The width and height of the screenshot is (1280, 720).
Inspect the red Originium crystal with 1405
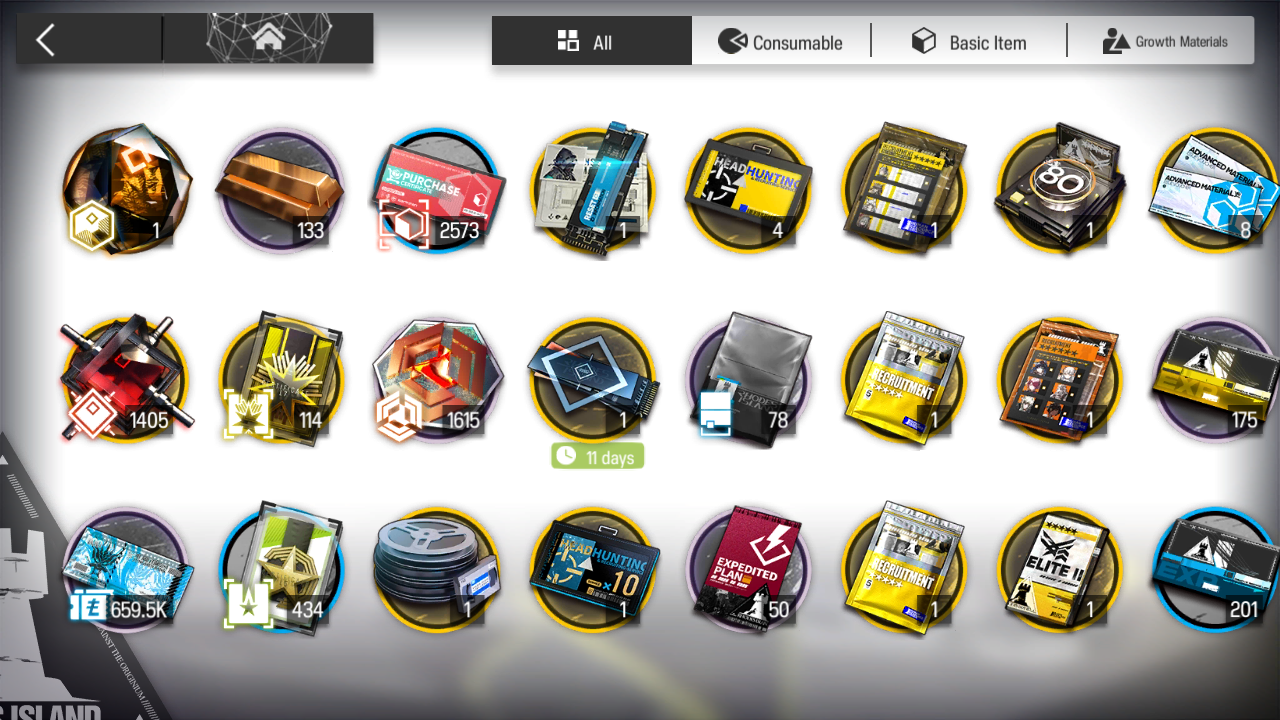pos(125,380)
